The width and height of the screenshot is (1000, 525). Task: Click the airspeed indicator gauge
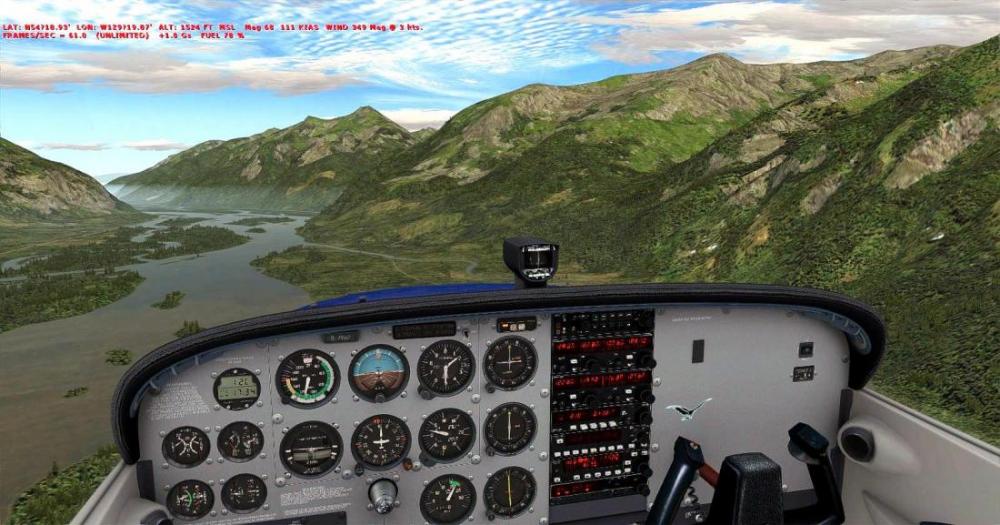click(x=307, y=378)
